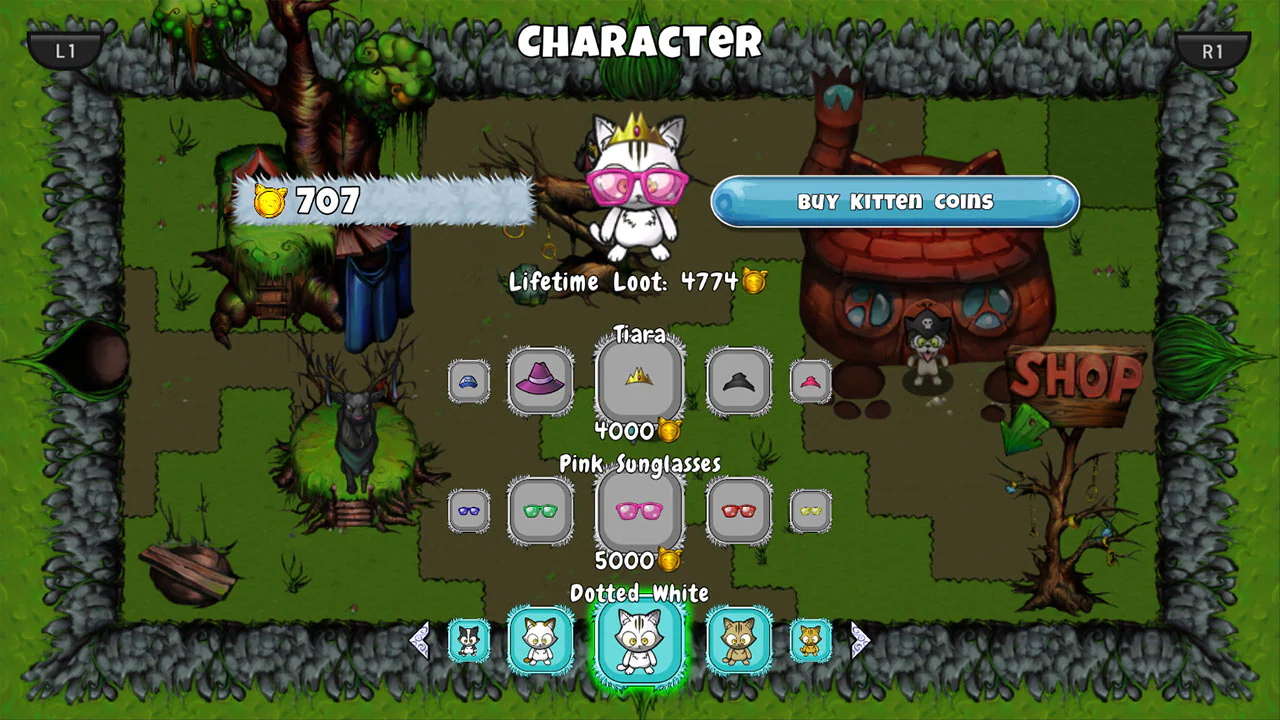Equip the yellow sunglasses
Viewport: 1280px width, 720px height.
(x=810, y=511)
